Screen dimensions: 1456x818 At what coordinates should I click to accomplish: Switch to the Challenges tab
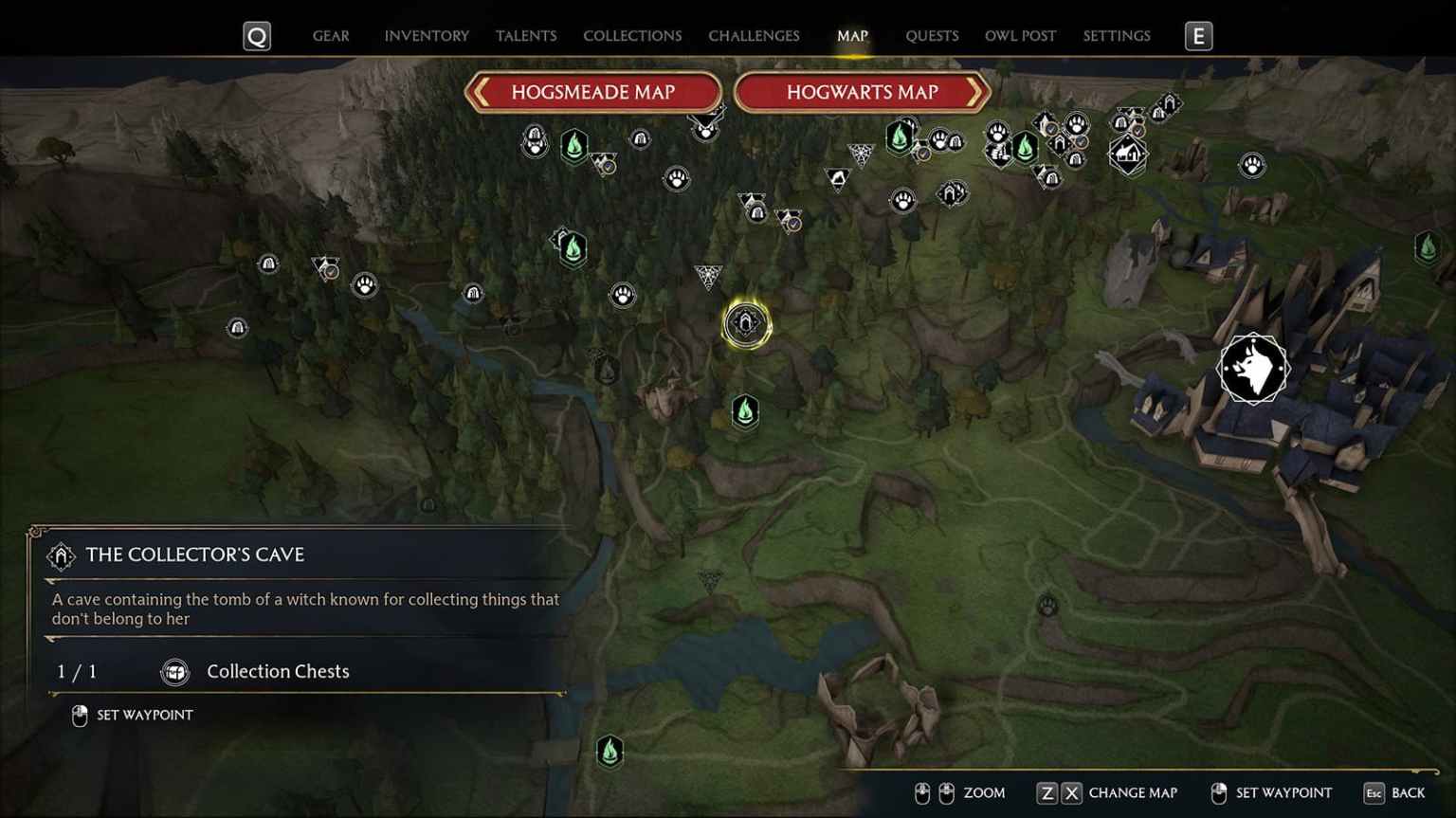click(x=754, y=35)
